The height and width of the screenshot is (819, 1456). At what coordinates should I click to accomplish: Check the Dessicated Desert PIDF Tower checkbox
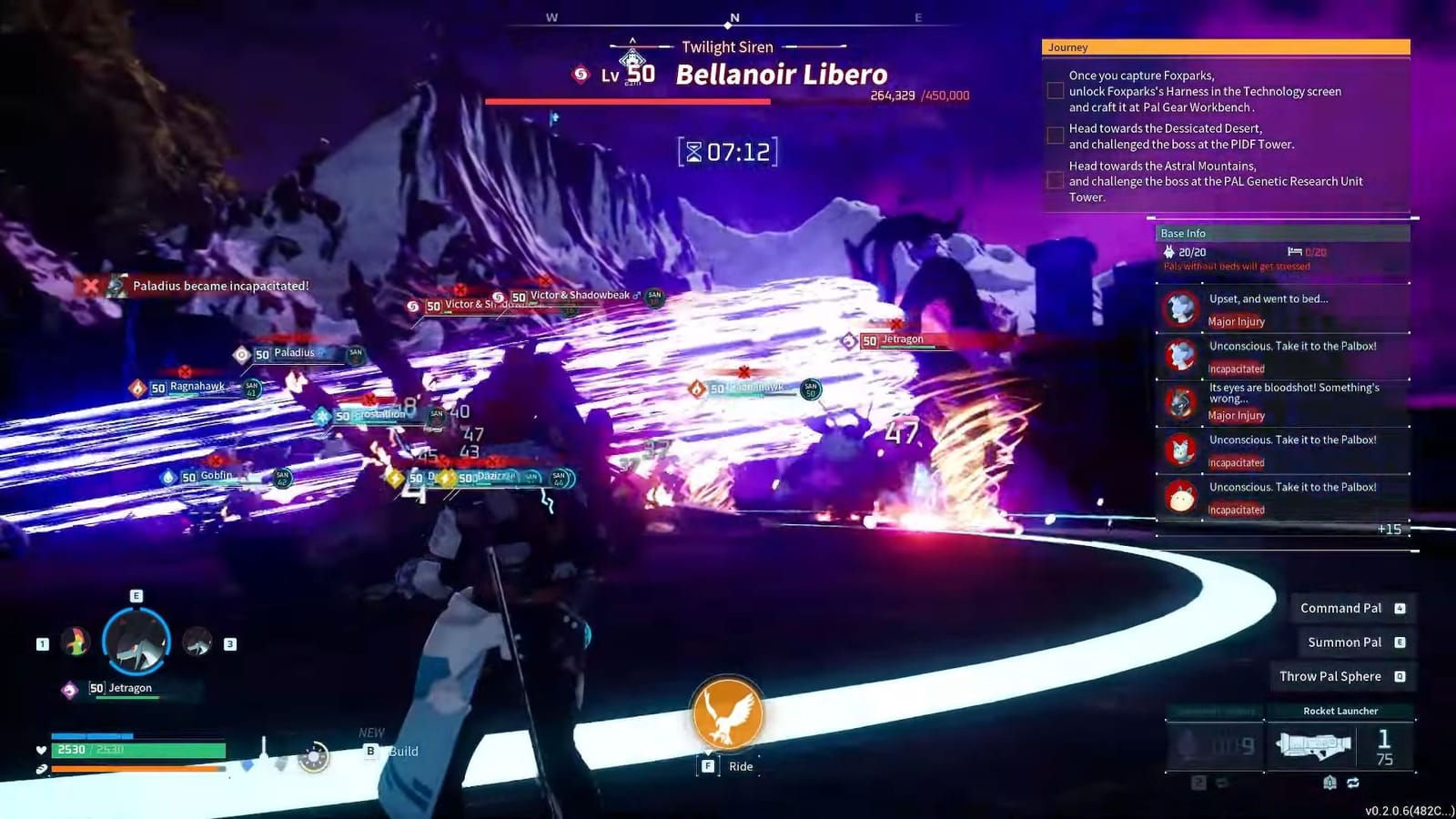(x=1055, y=135)
